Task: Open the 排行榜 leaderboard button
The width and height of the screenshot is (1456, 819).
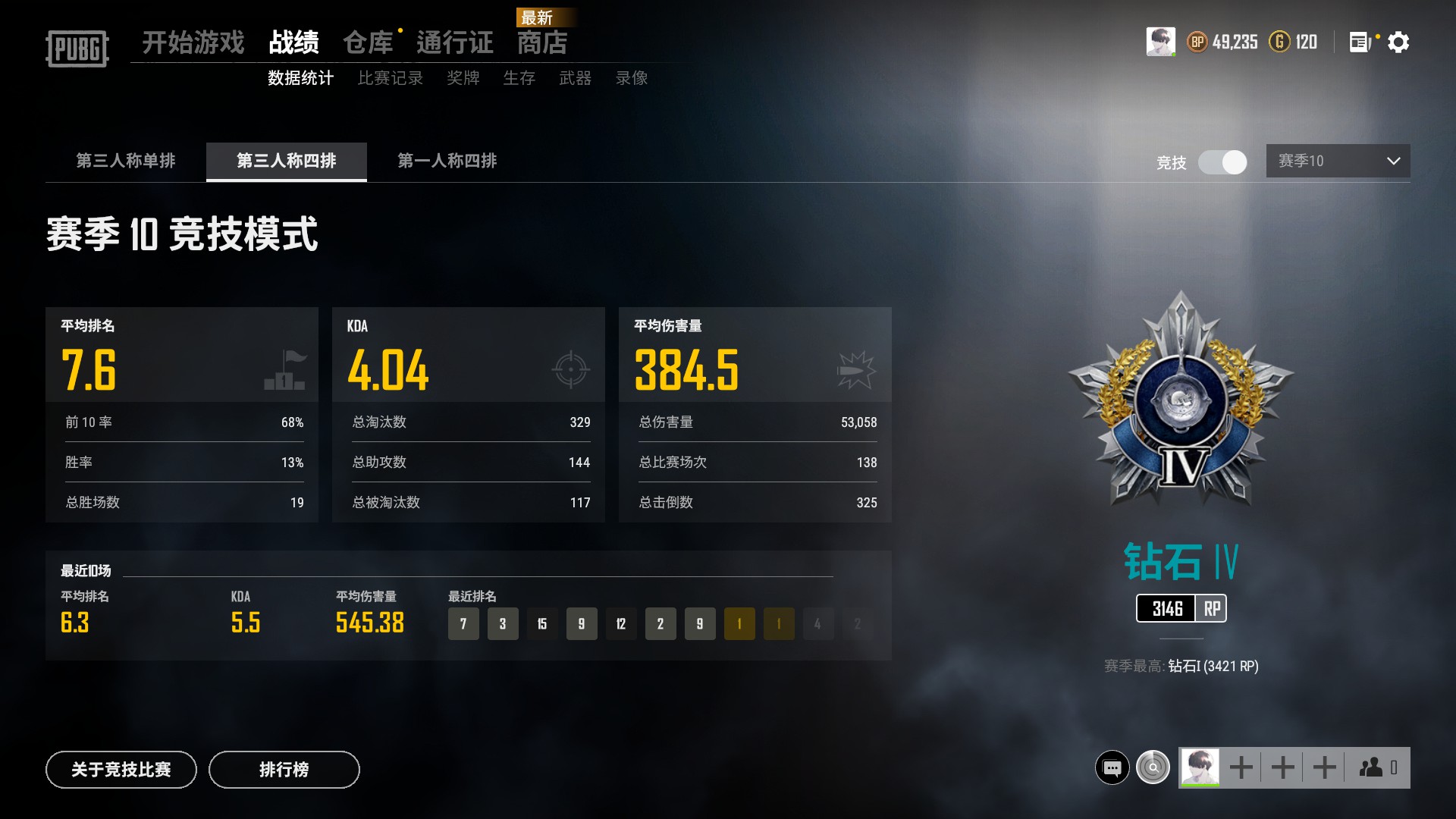Action: (x=284, y=769)
